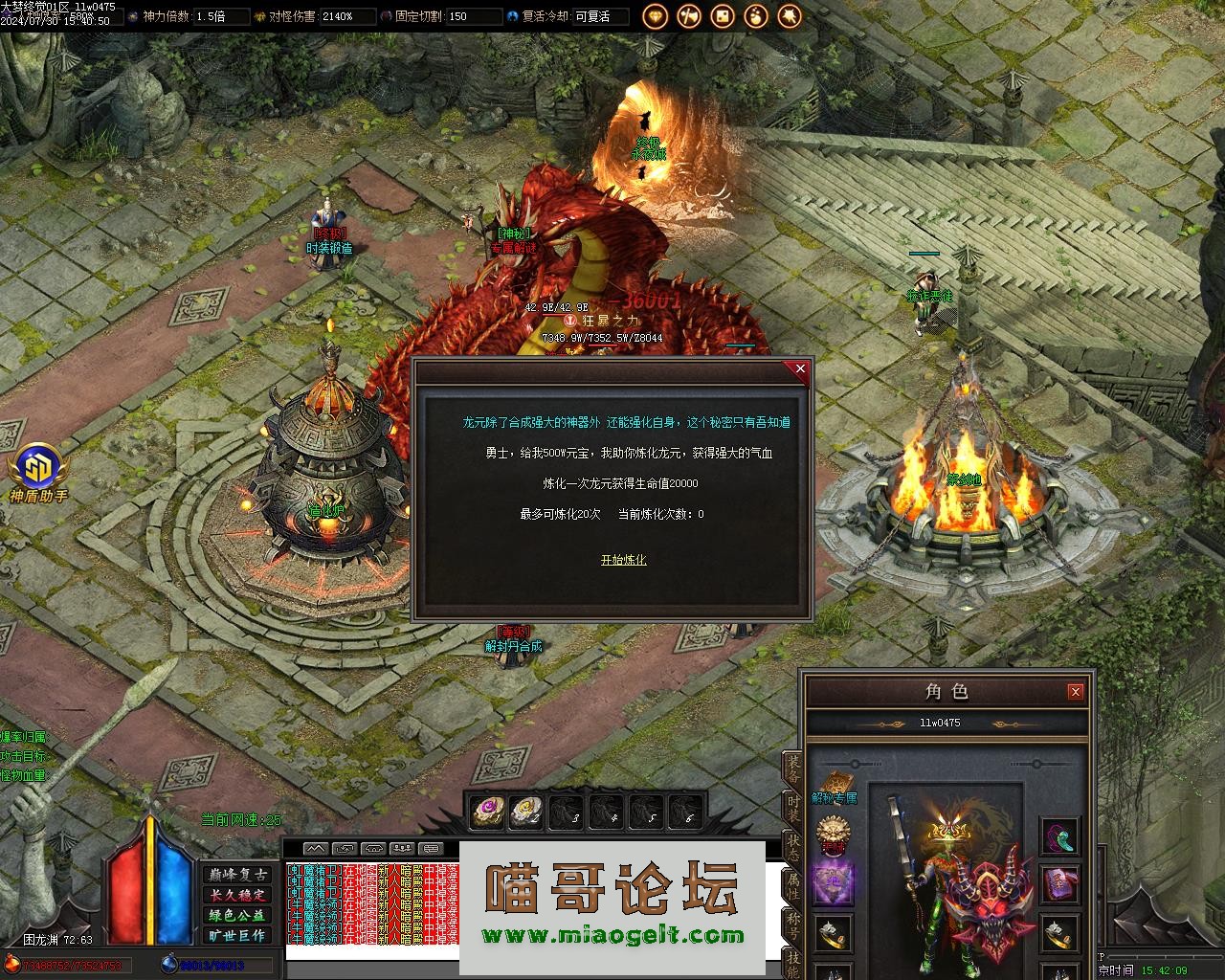This screenshot has width=1225, height=980.
Task: Click the dice icon in the top bar
Action: (723, 16)
